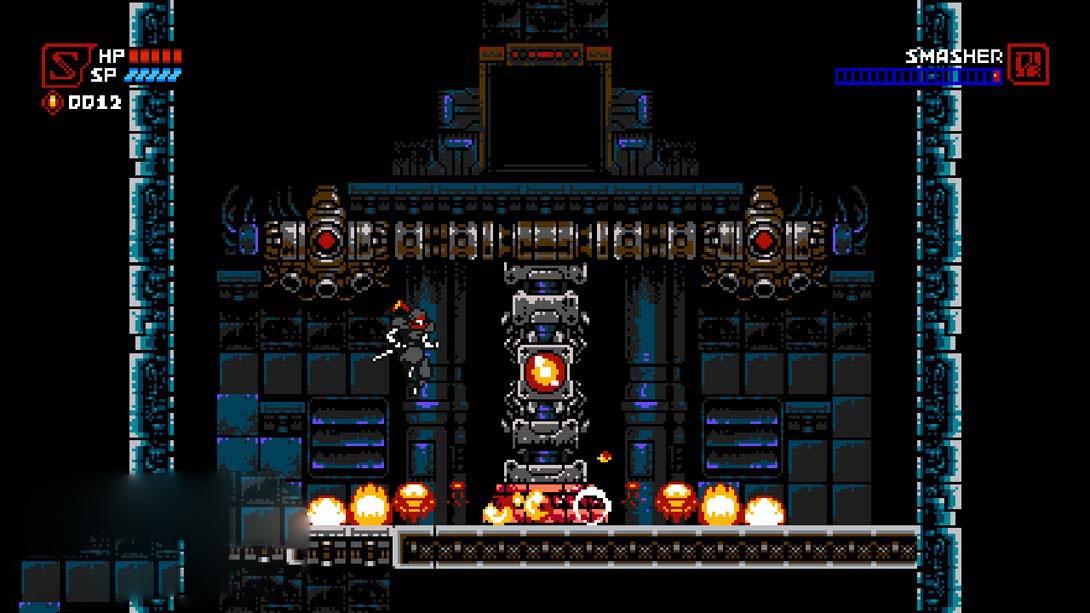Click the red player emblem icon
This screenshot has height=613, width=1090.
tap(63, 65)
